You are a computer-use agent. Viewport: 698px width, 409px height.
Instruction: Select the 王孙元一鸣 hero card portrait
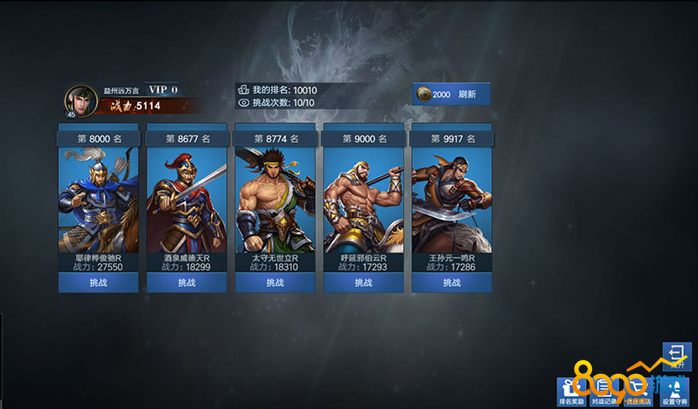click(x=451, y=200)
